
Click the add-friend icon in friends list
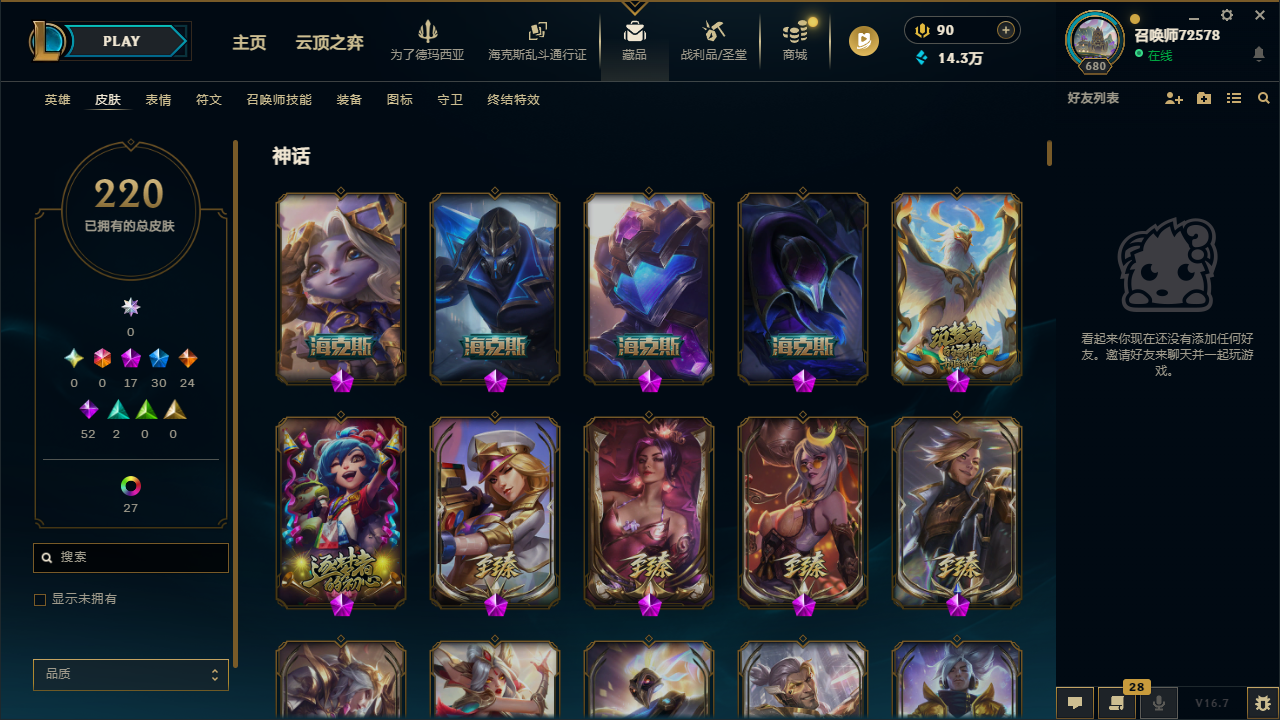[1174, 98]
